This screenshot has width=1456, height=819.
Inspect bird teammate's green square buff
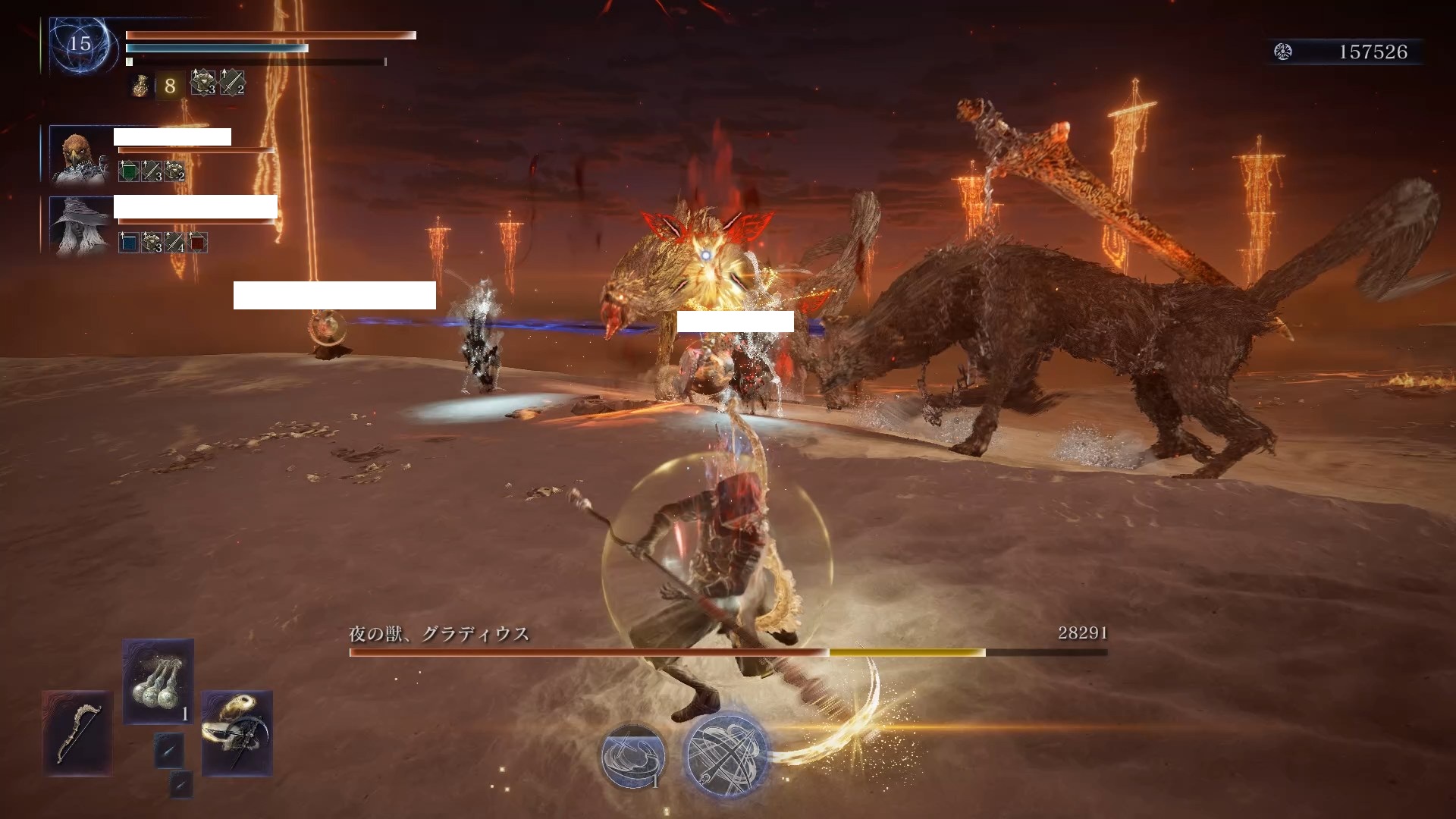(x=129, y=171)
